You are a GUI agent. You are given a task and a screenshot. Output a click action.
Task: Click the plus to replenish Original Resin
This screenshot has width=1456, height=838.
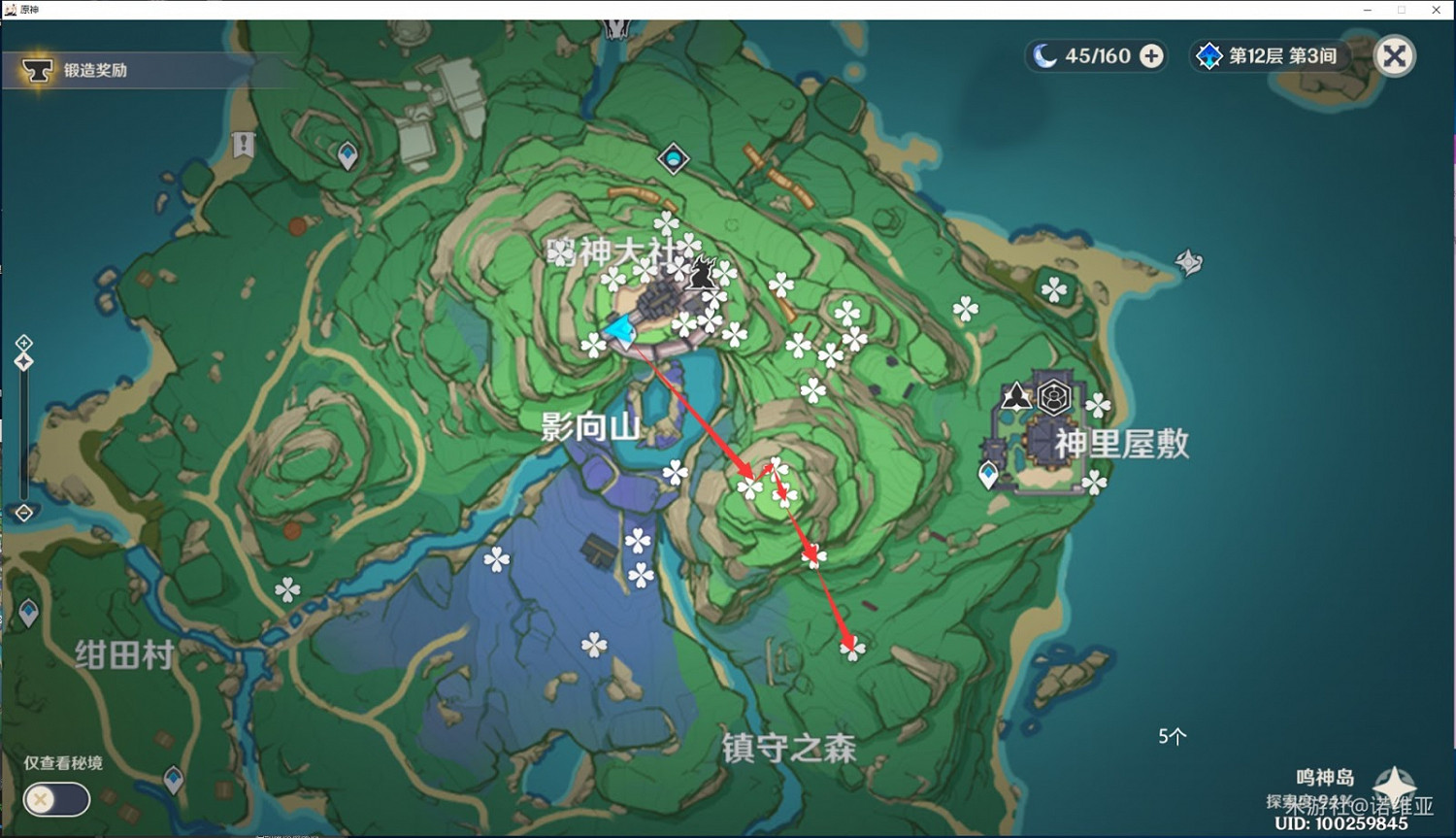[1151, 55]
